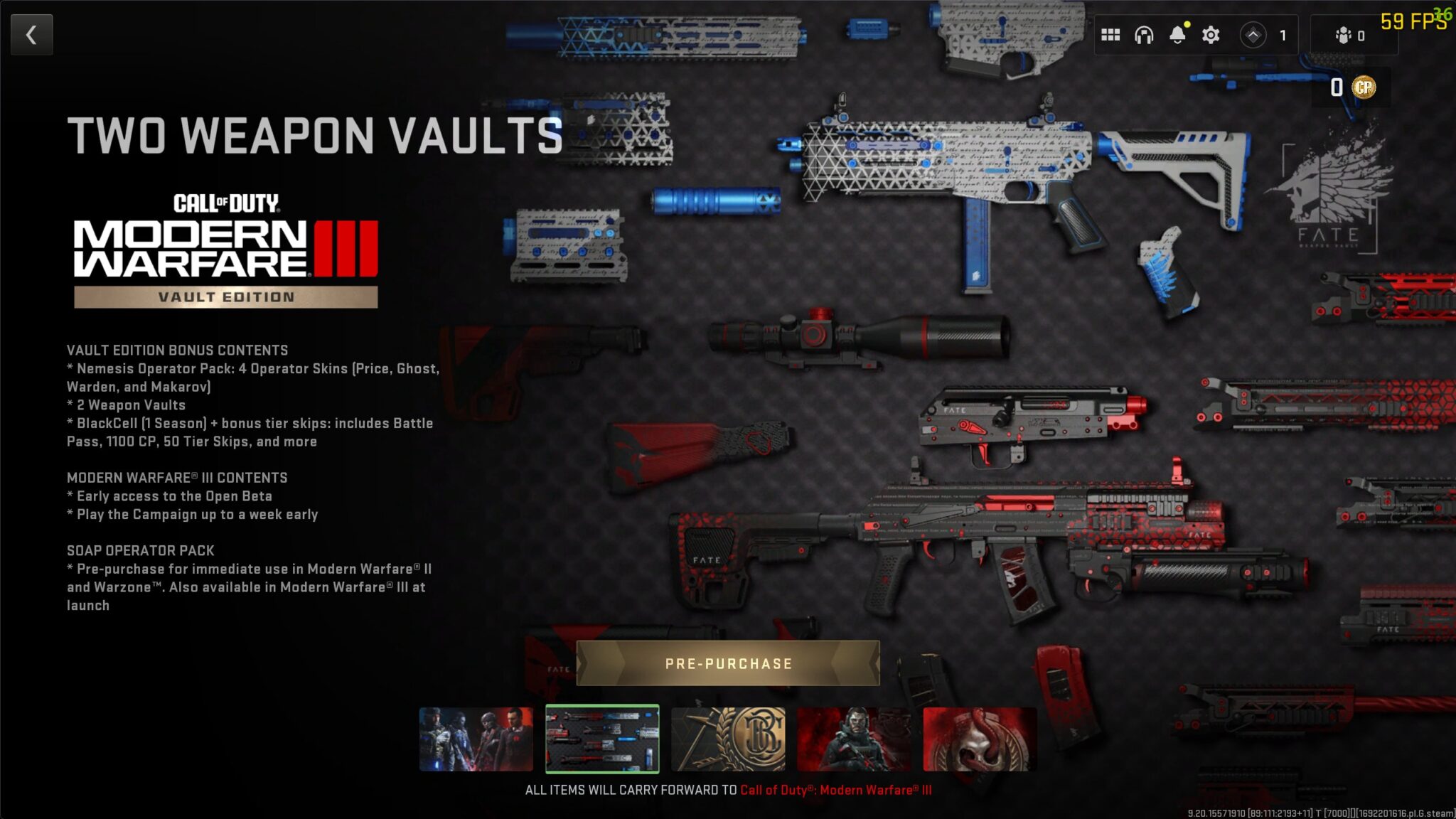Click the PRE-PURCHASE button
The image size is (1456, 819).
coord(727,665)
